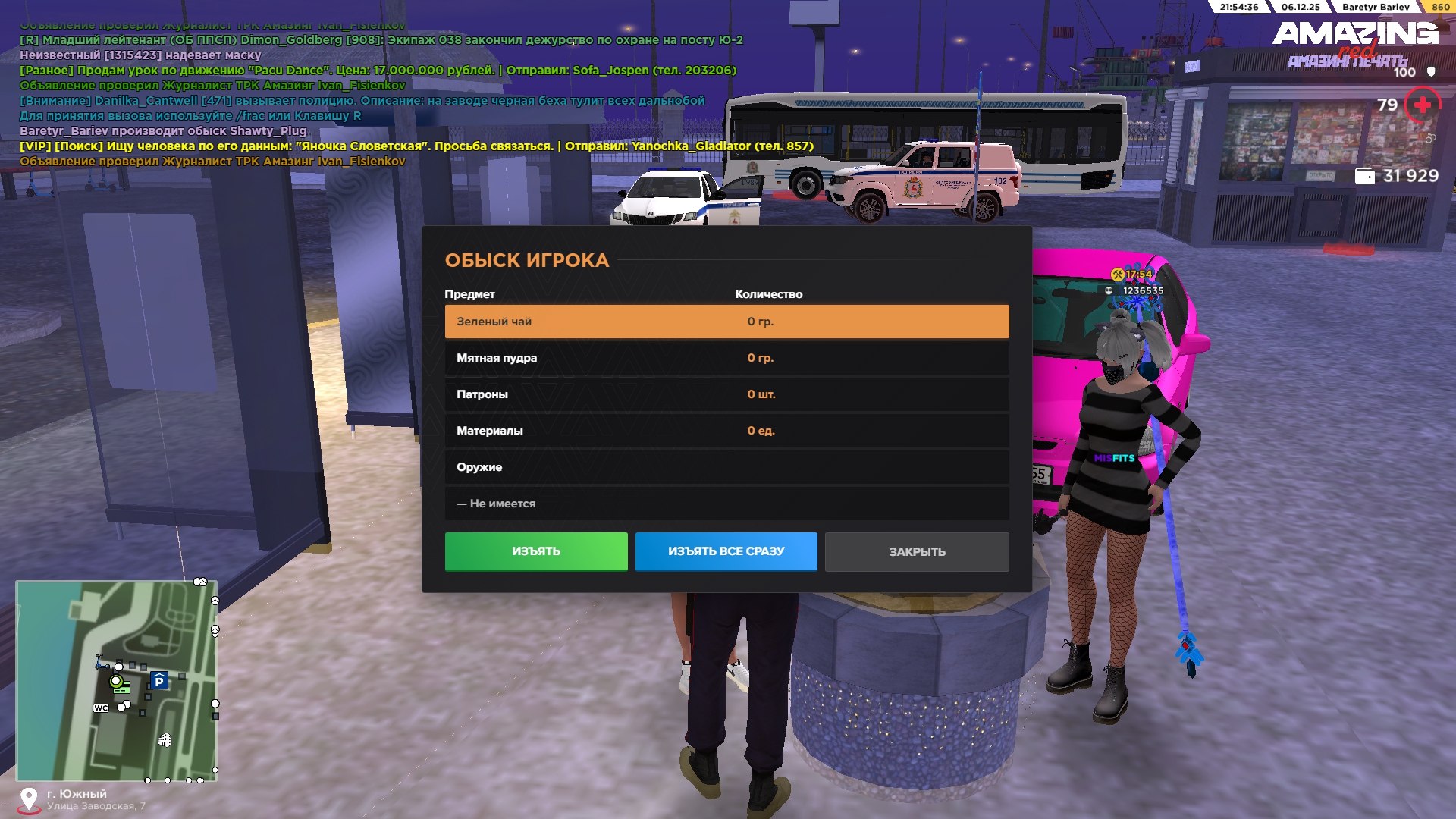Viewport: 1456px width, 819px height.
Task: Select the Зеленый чай row
Action: (726, 322)
